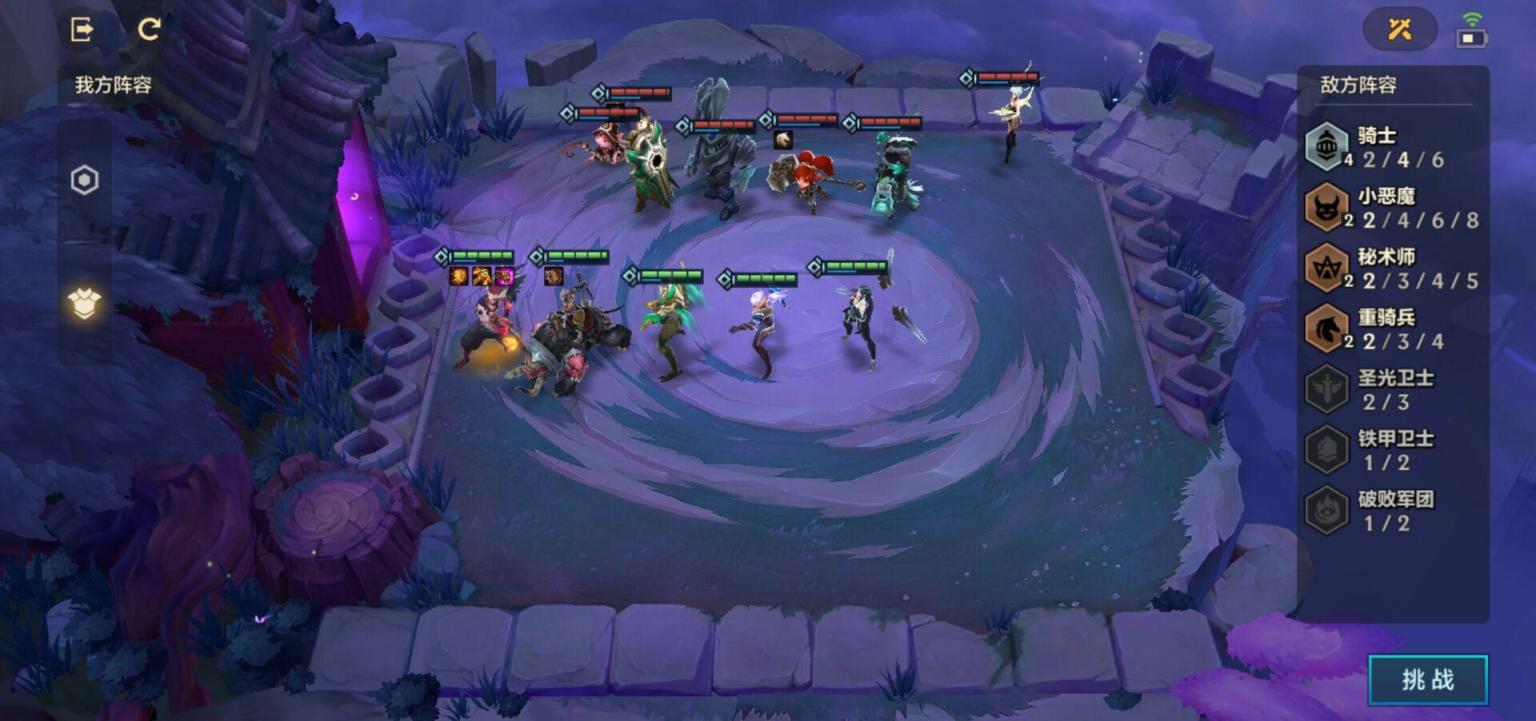
Task: Select the 骑士 trait row
Action: pyautogui.click(x=1392, y=147)
